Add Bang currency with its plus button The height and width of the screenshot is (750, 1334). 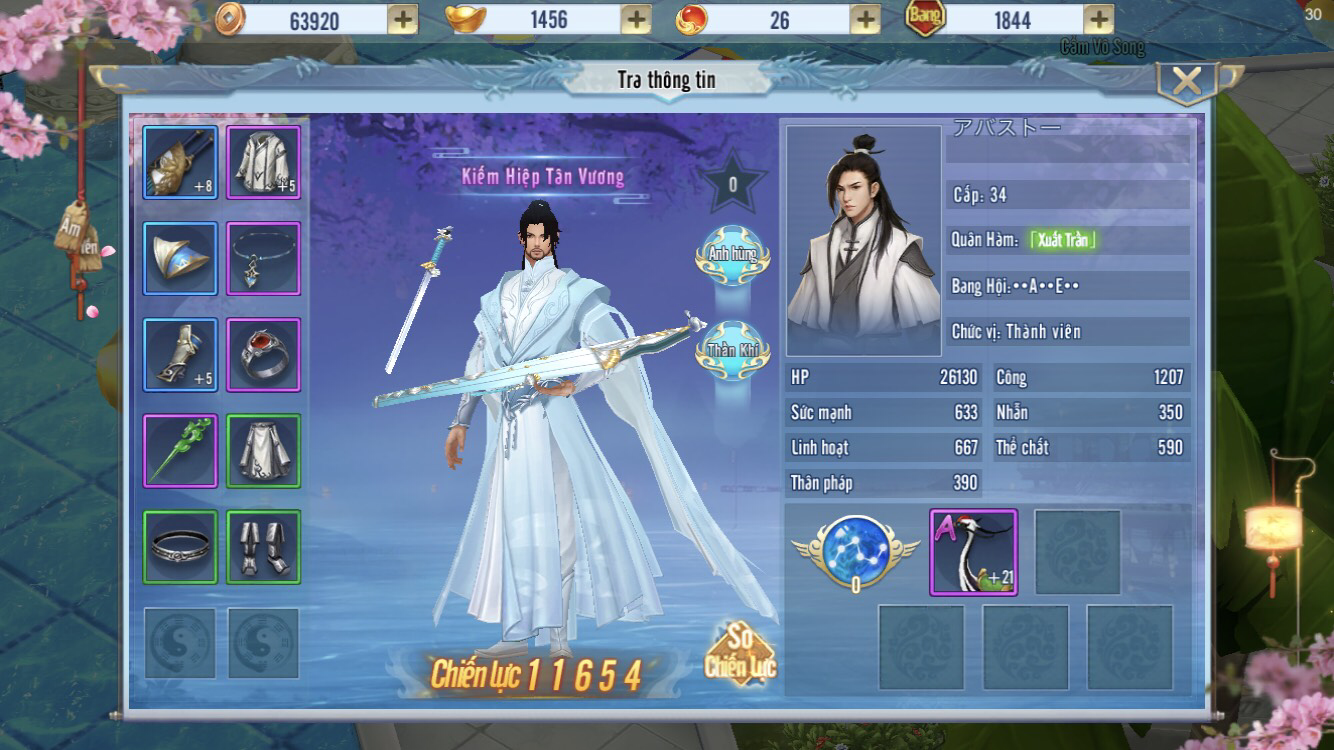tap(1098, 19)
